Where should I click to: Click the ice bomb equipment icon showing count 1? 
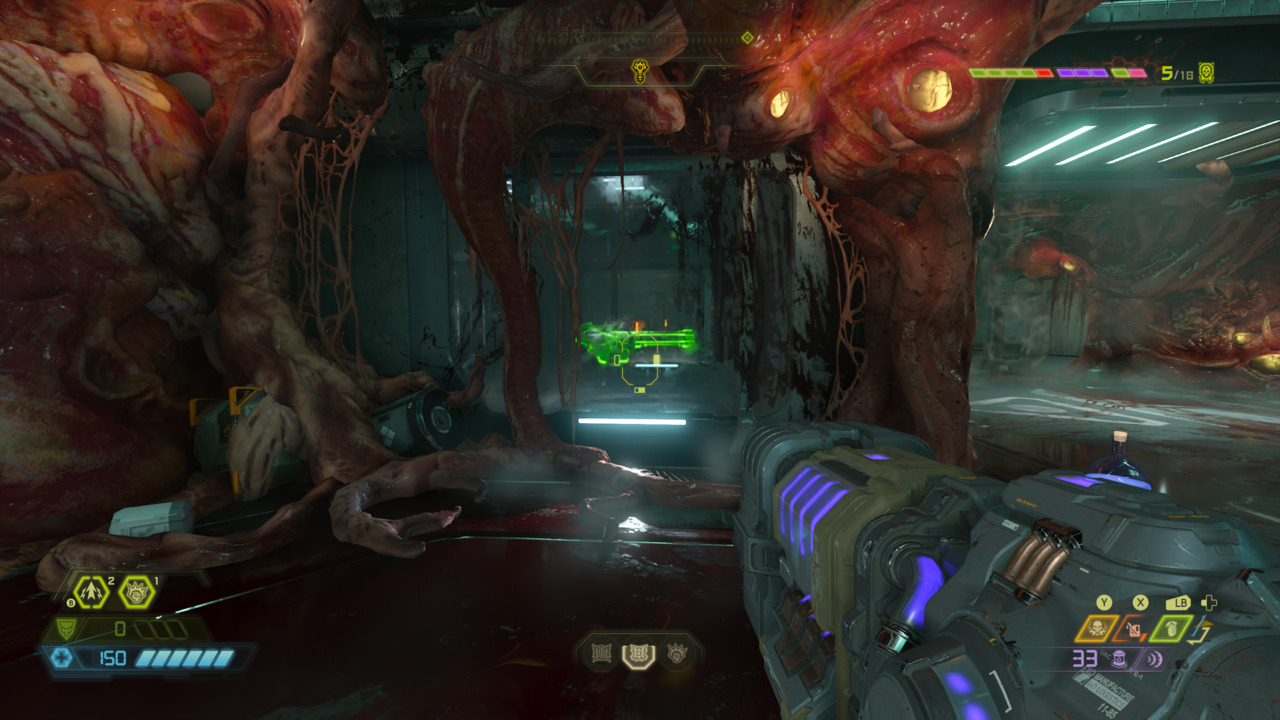[x=137, y=592]
